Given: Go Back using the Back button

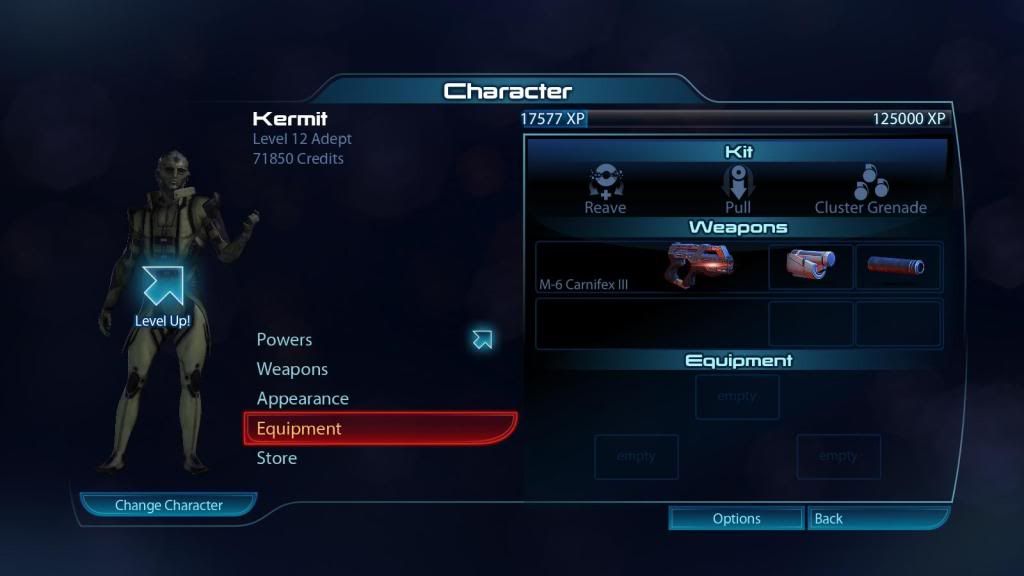Looking at the screenshot, I should pos(876,518).
